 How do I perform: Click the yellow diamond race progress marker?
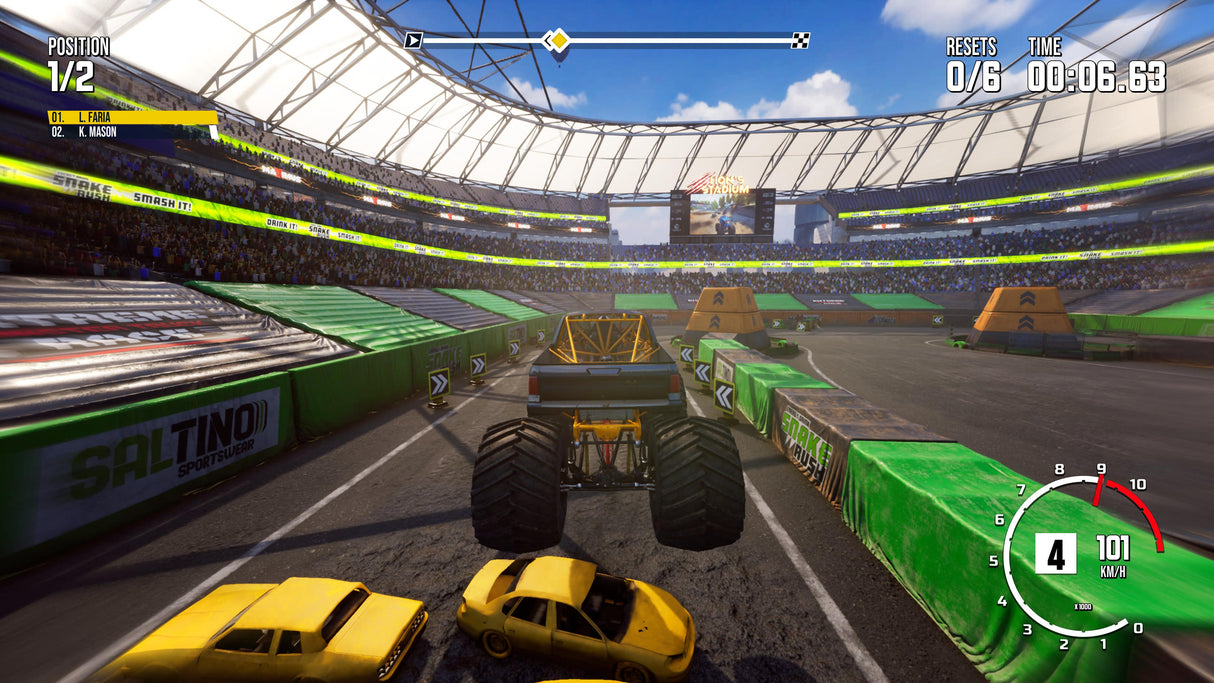(x=559, y=40)
